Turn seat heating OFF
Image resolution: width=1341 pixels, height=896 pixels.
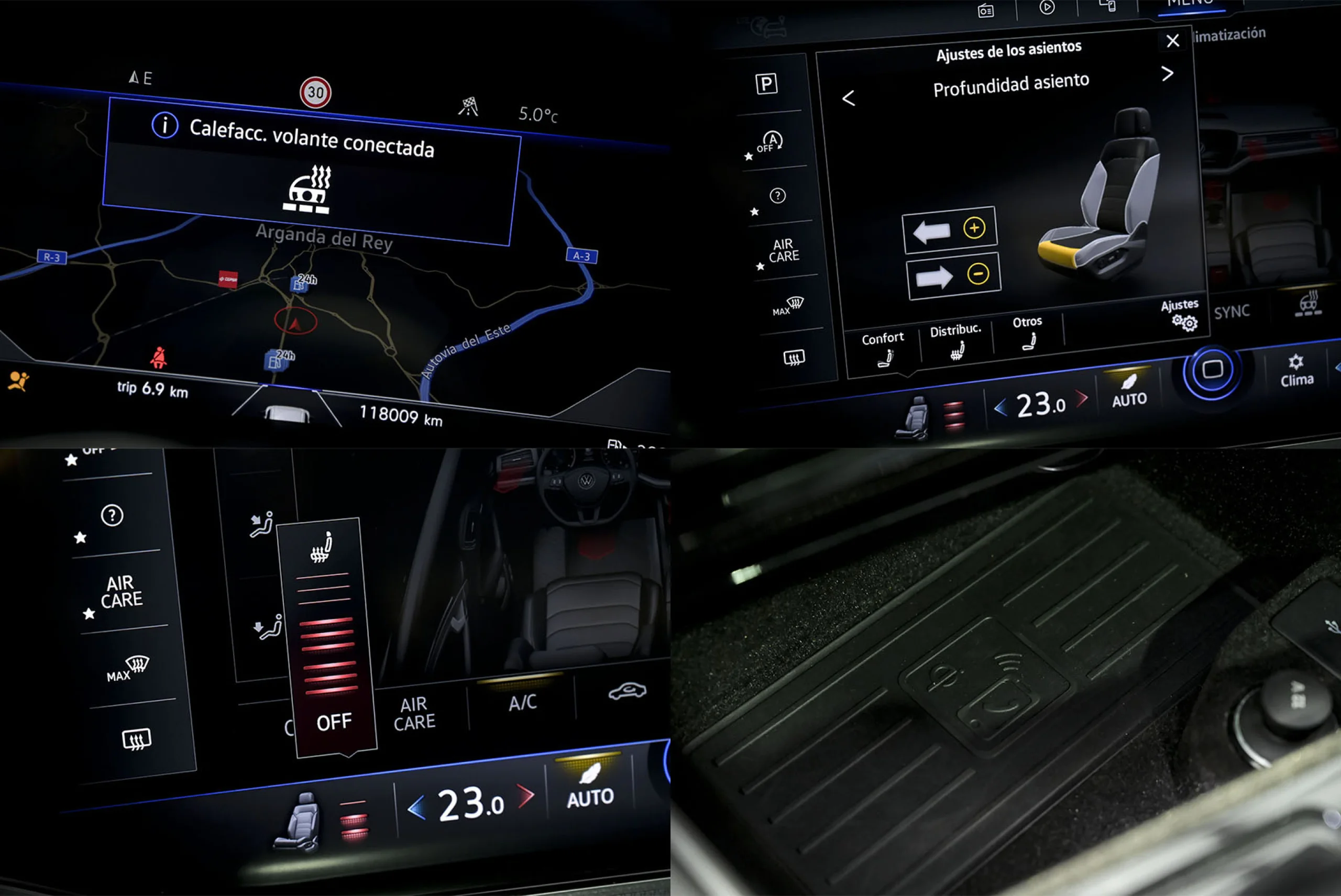click(334, 722)
